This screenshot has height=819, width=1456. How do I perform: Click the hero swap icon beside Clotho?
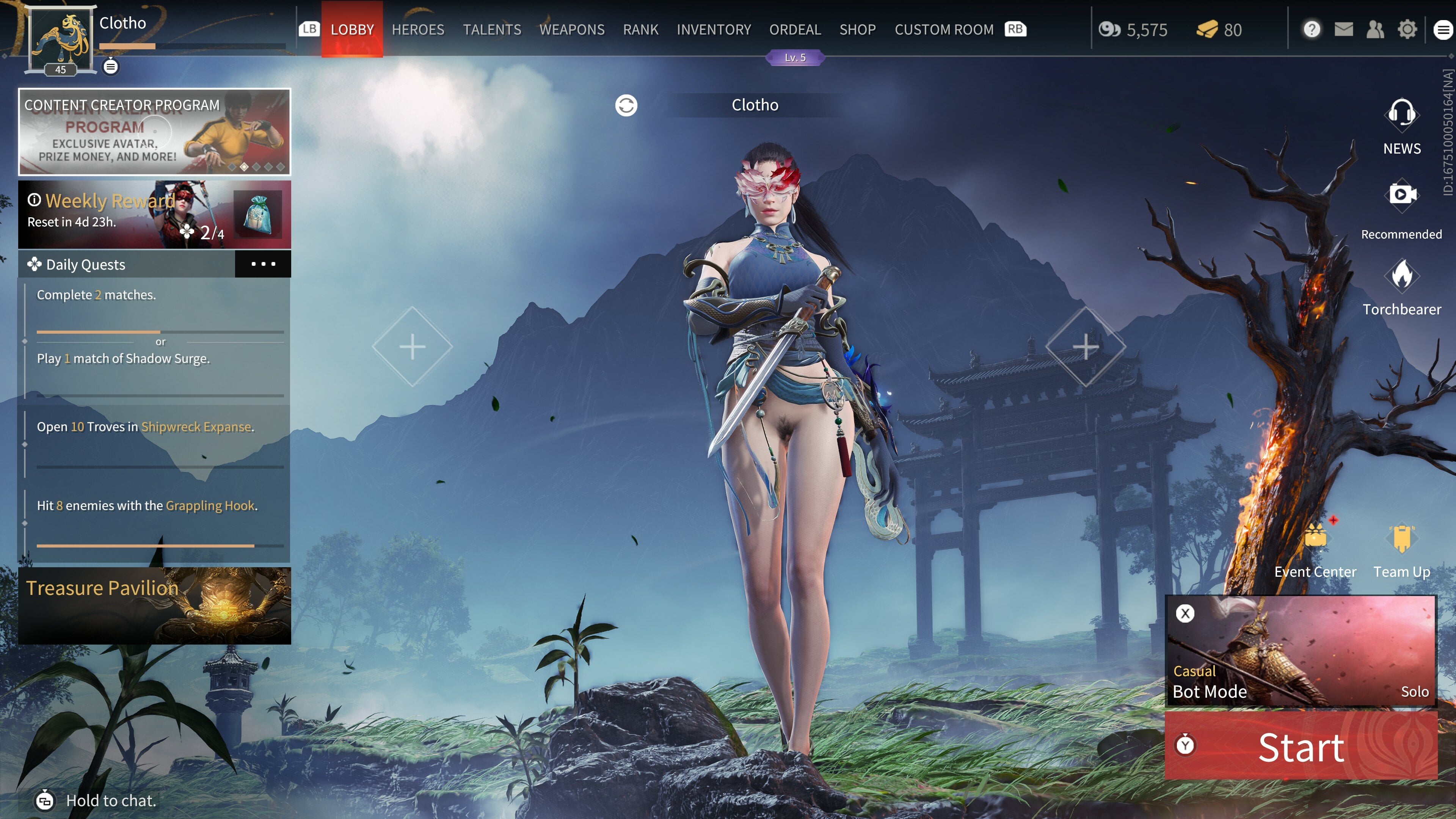pyautogui.click(x=626, y=105)
